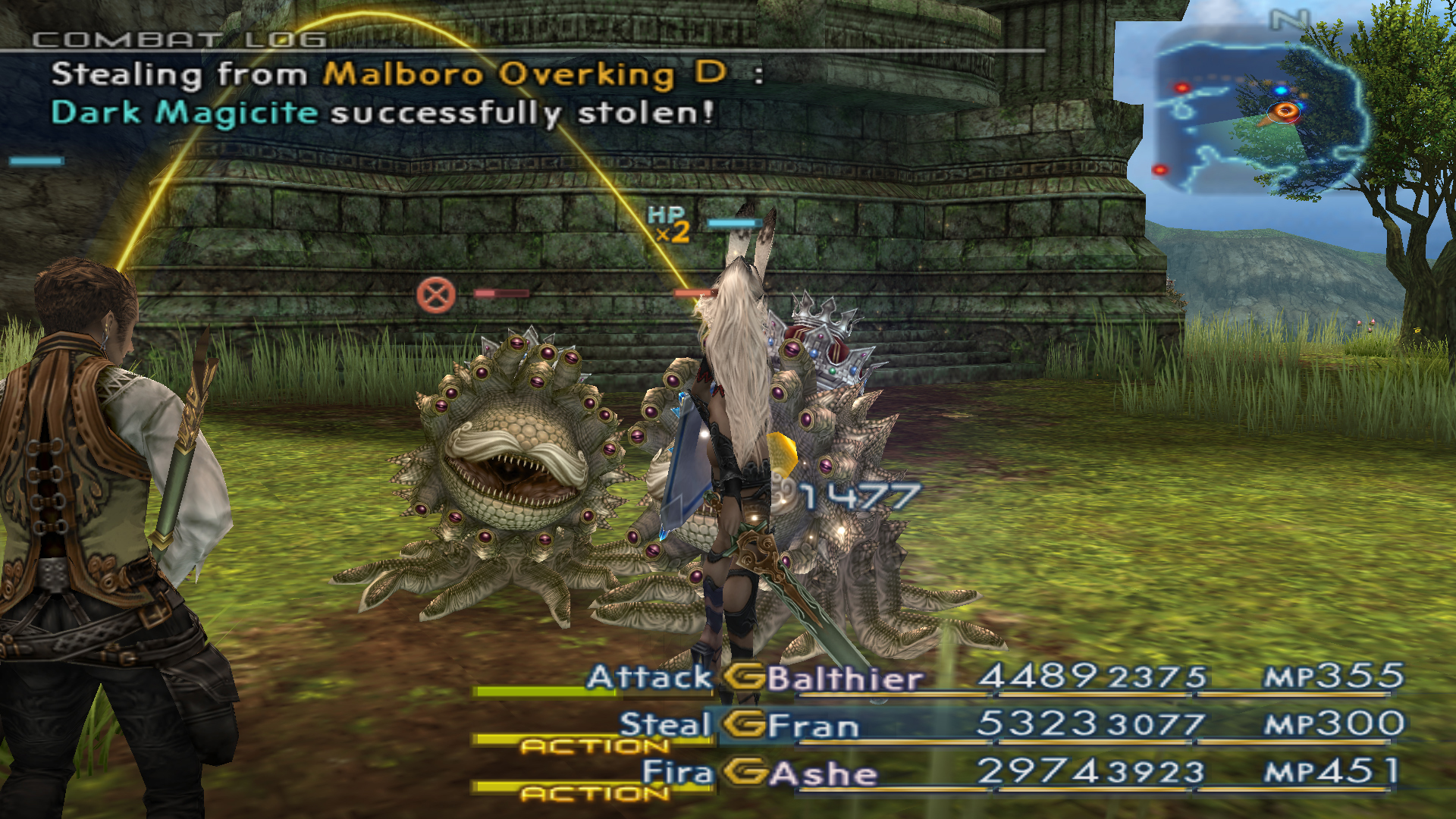Toggle Ashe's gambit G icon
Viewport: 1456px width, 819px height.
point(744,773)
